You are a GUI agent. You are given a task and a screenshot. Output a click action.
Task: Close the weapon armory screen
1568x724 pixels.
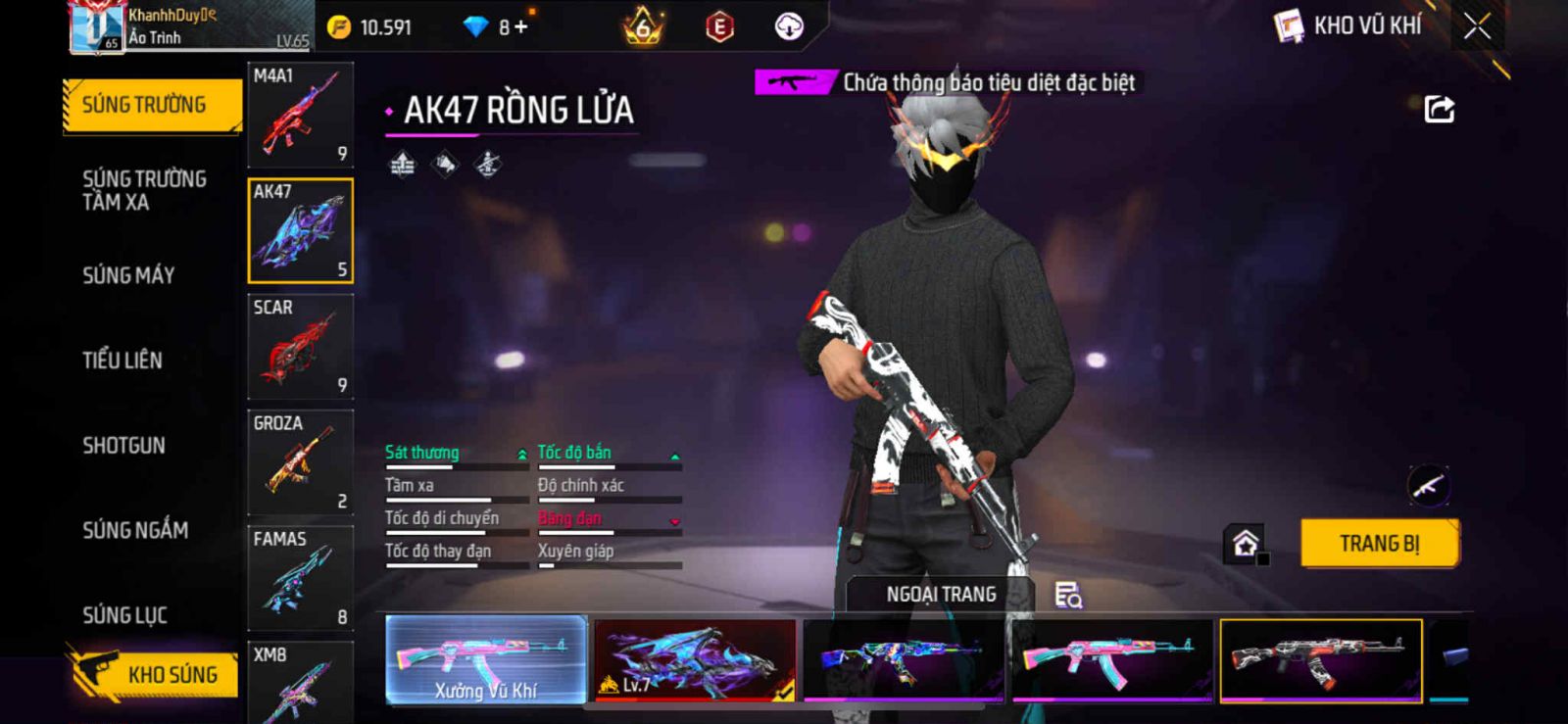(x=1477, y=26)
